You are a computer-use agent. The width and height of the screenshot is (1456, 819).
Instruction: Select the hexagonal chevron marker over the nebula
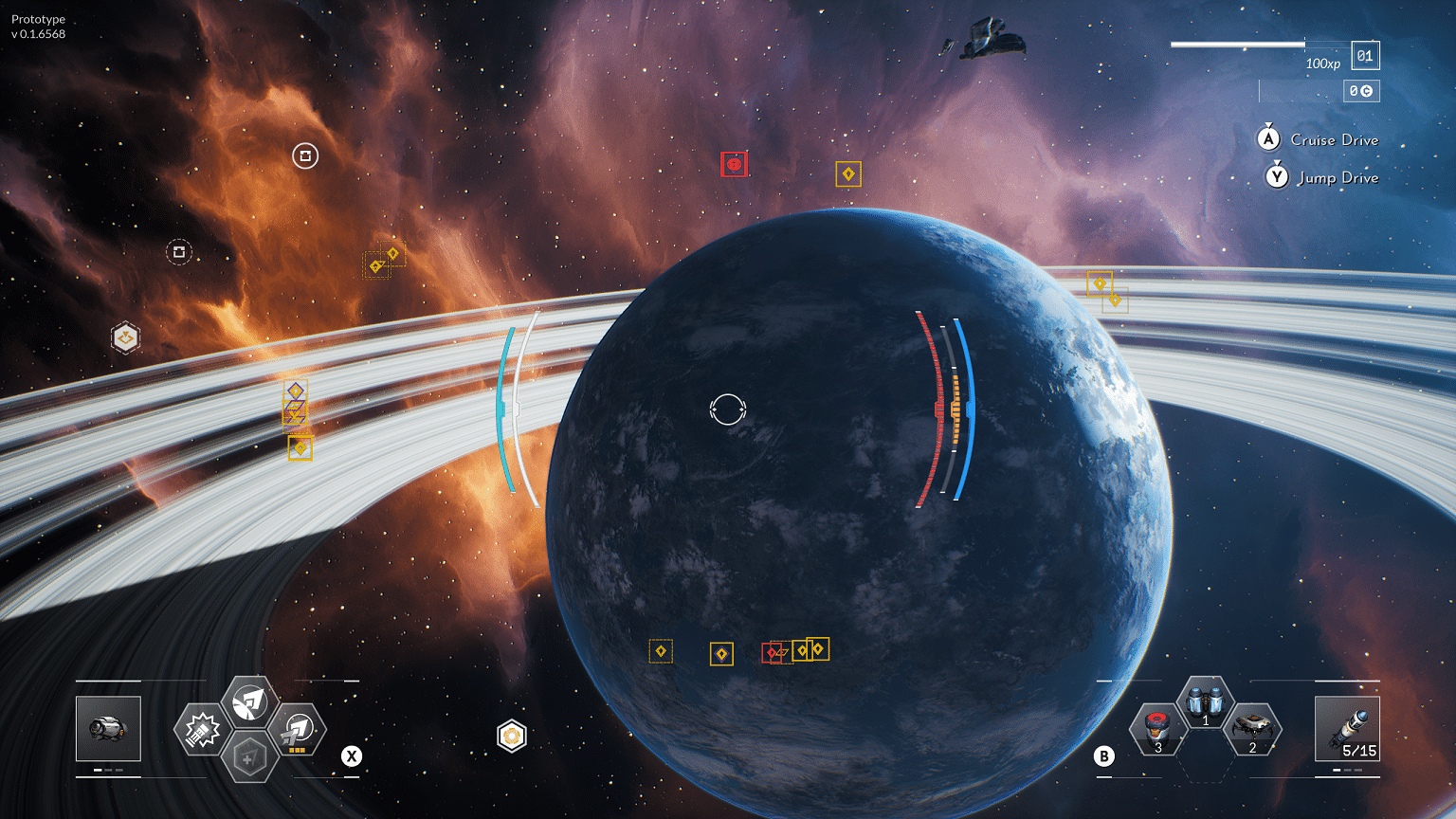tap(126, 337)
